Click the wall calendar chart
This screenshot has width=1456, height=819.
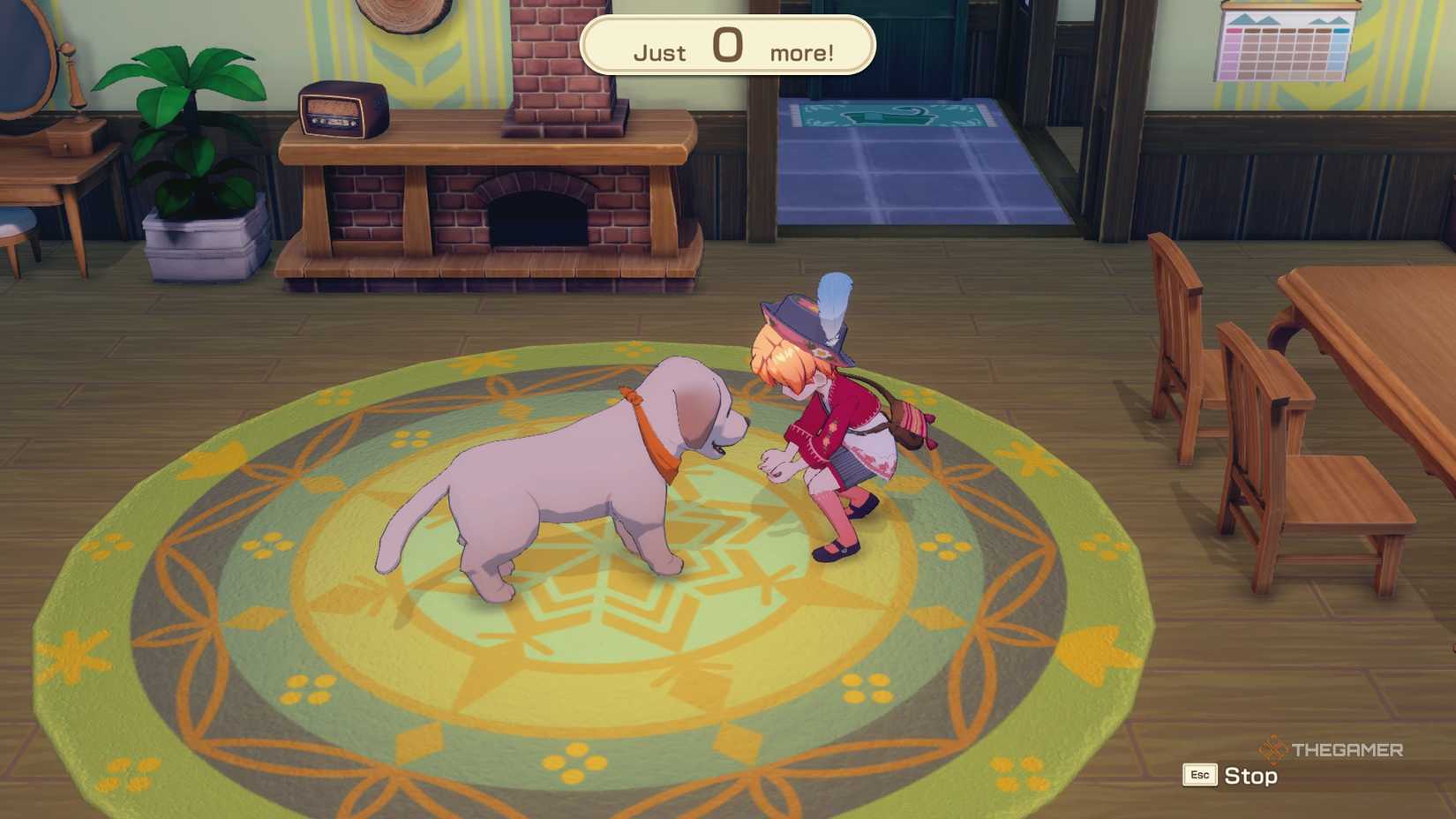(x=1284, y=49)
